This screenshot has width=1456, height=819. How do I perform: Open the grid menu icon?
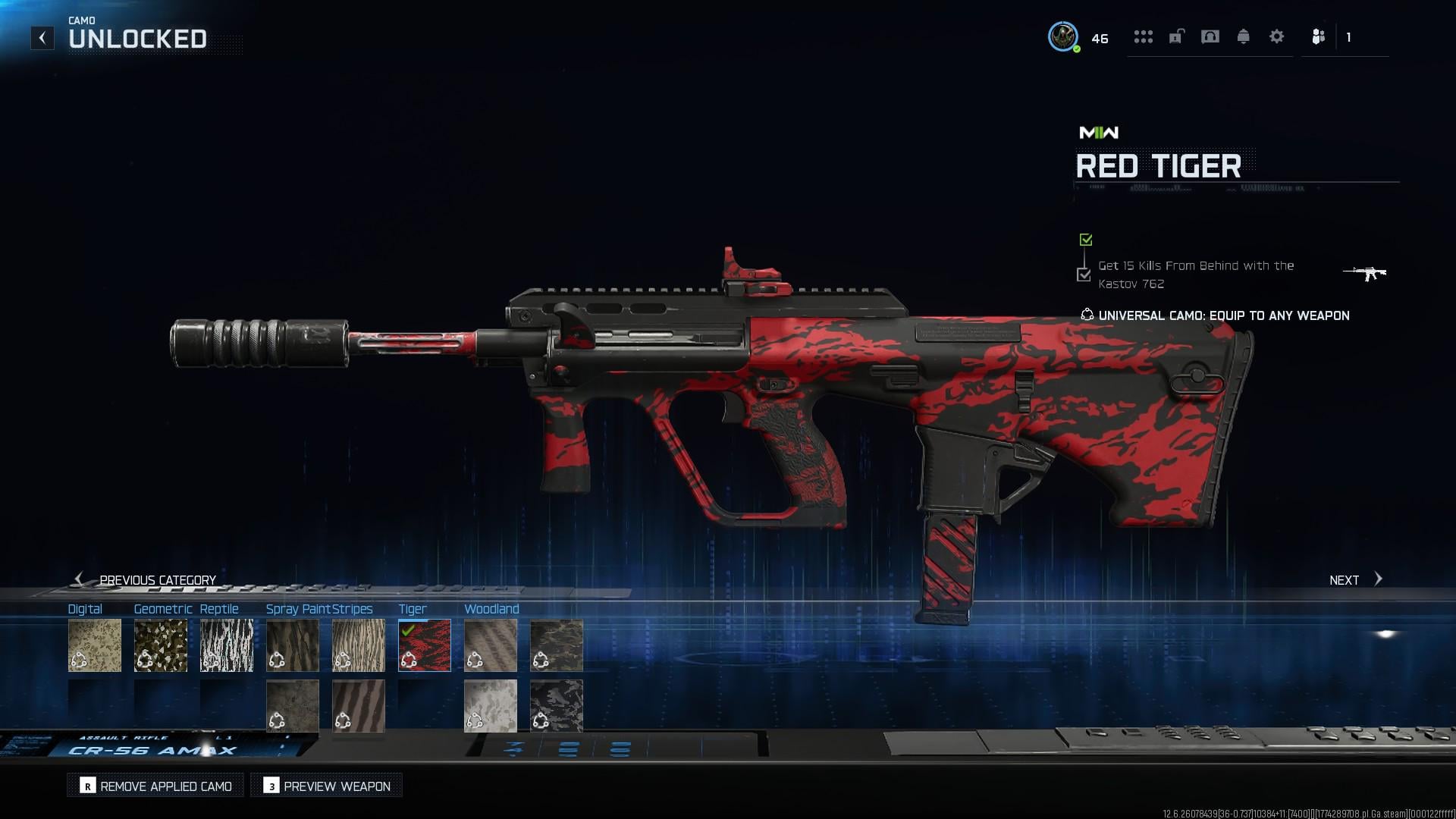[1143, 36]
